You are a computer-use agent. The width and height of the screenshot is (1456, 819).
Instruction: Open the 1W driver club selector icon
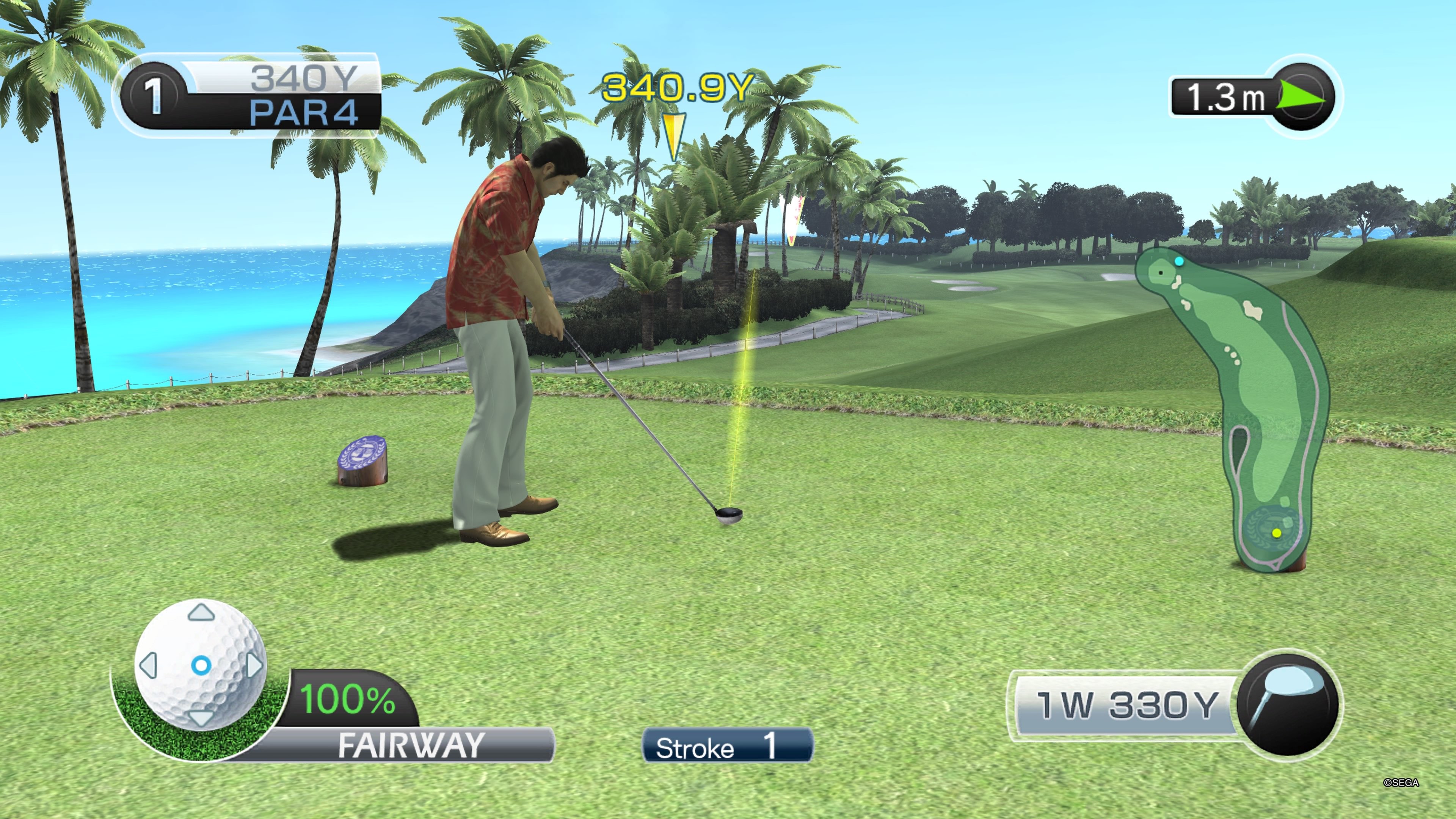[1287, 704]
